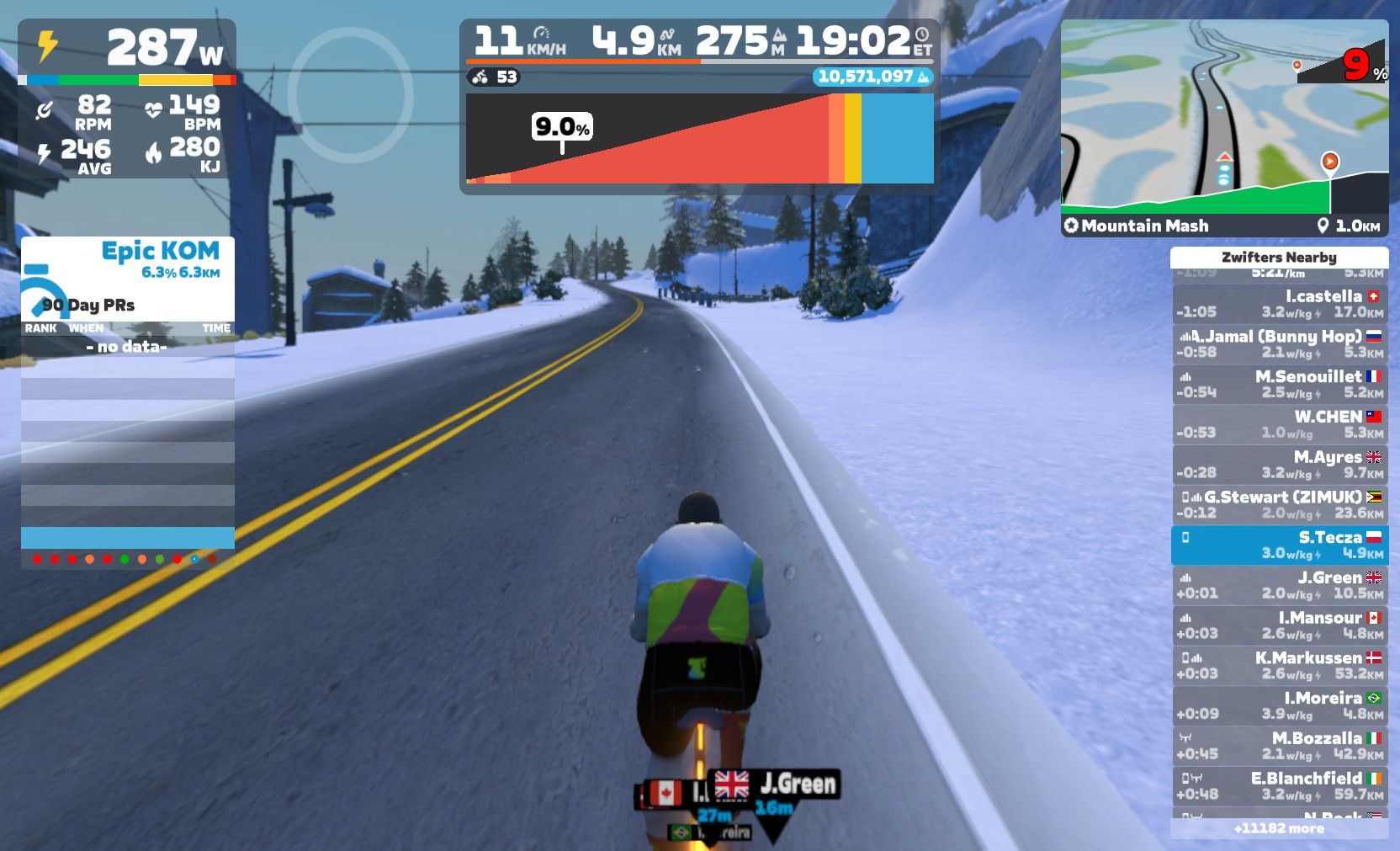Click the gradient elevation profile graph
Viewport: 1400px width, 851px height.
pos(699,139)
